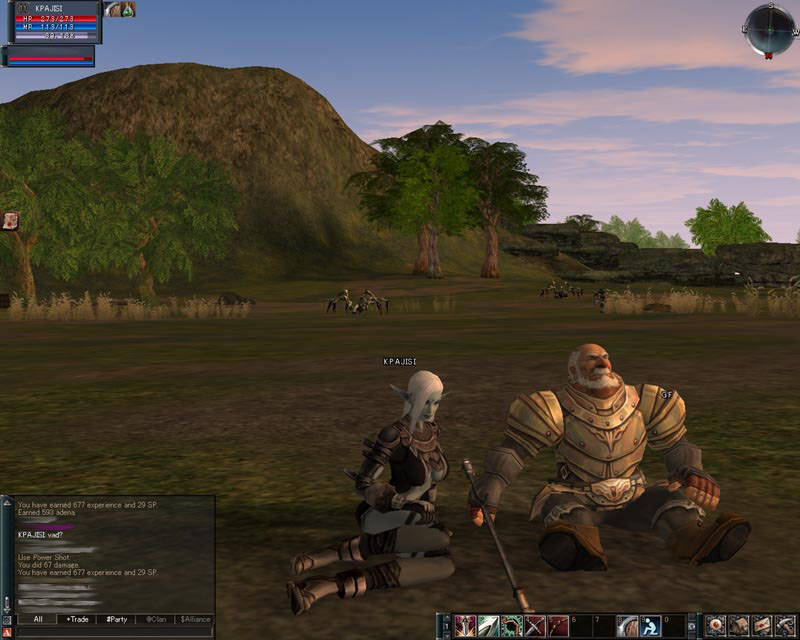Use the white arrow shot skill
Screen dimensions: 800x640
click(488, 626)
